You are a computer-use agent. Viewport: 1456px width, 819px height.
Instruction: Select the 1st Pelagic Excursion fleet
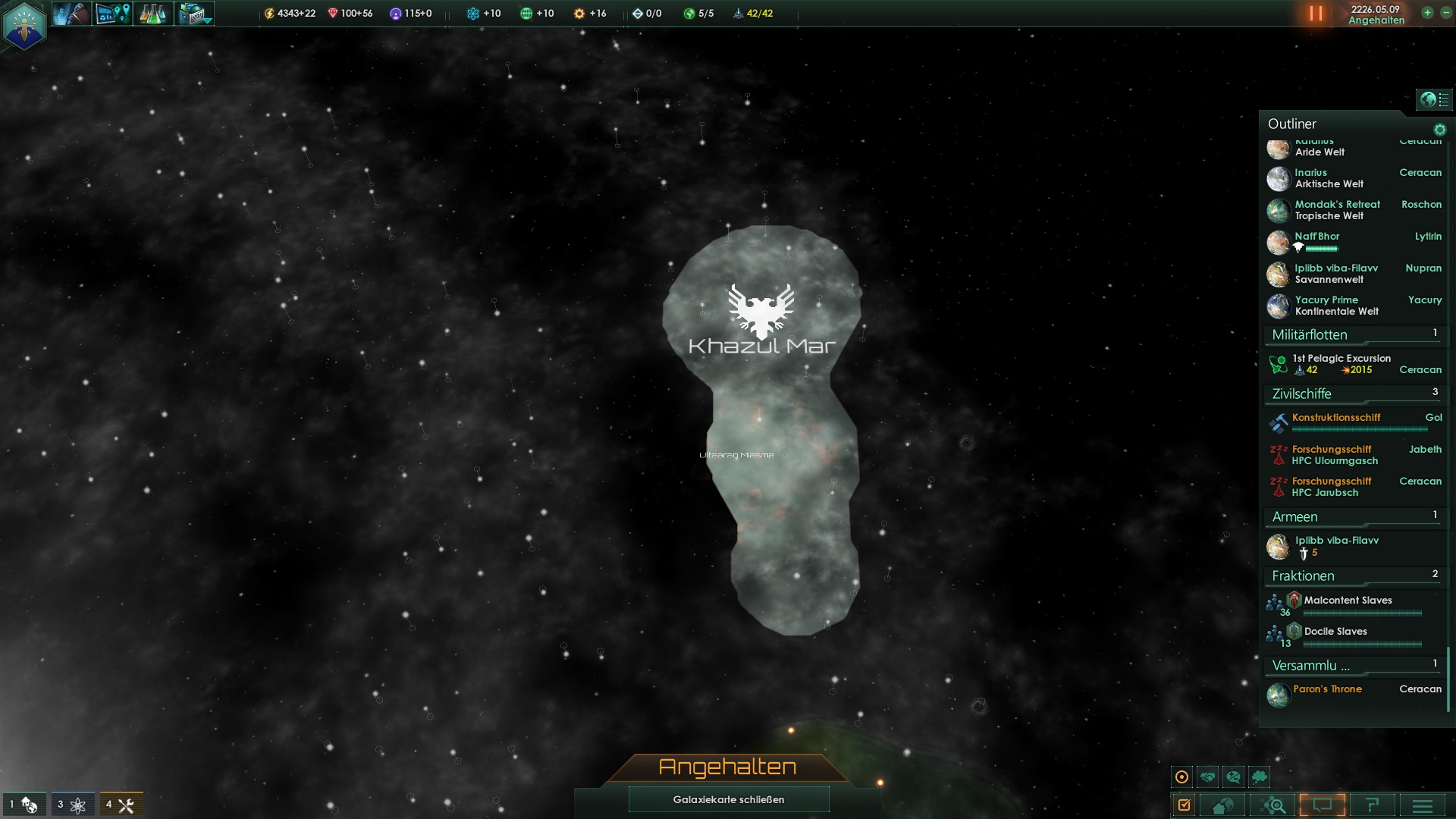(x=1341, y=364)
